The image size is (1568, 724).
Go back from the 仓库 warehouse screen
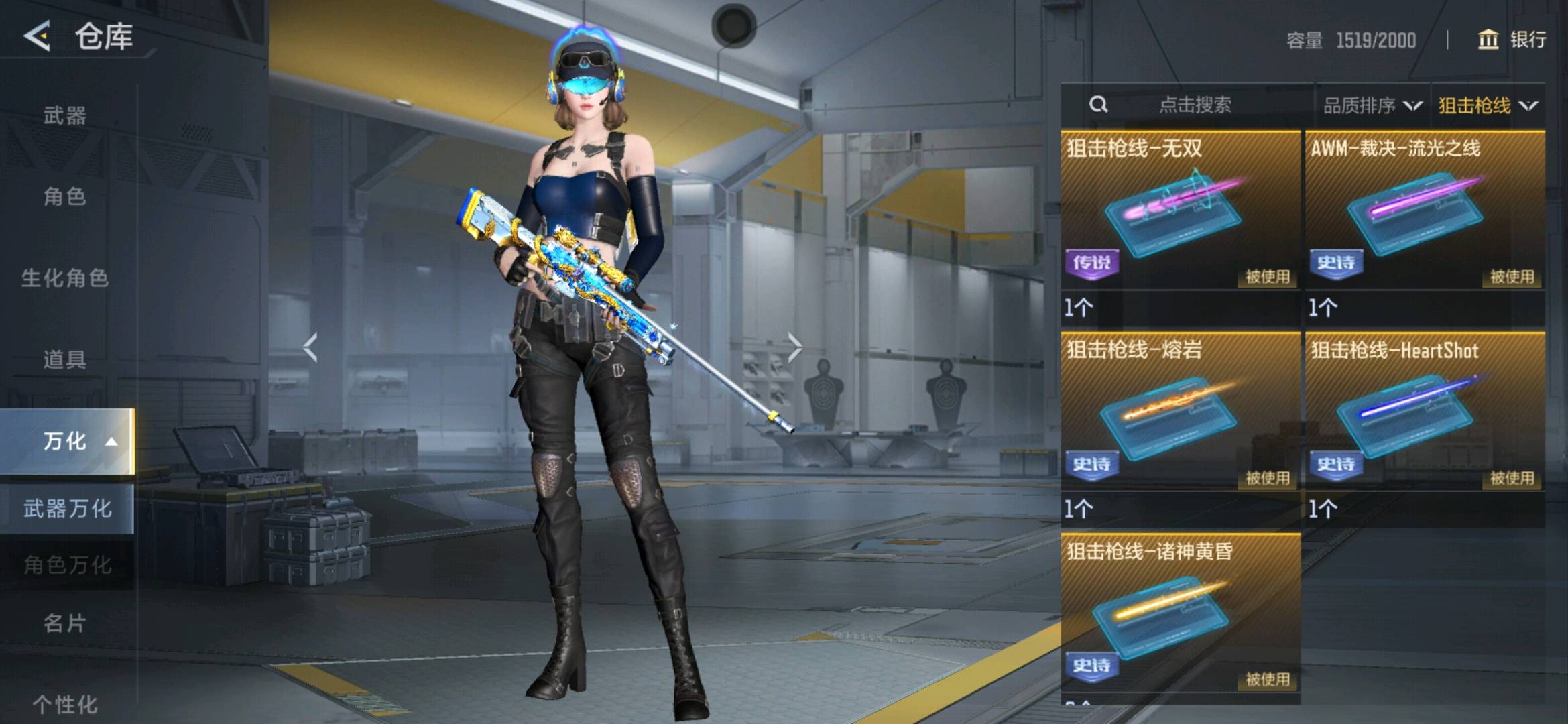[38, 36]
